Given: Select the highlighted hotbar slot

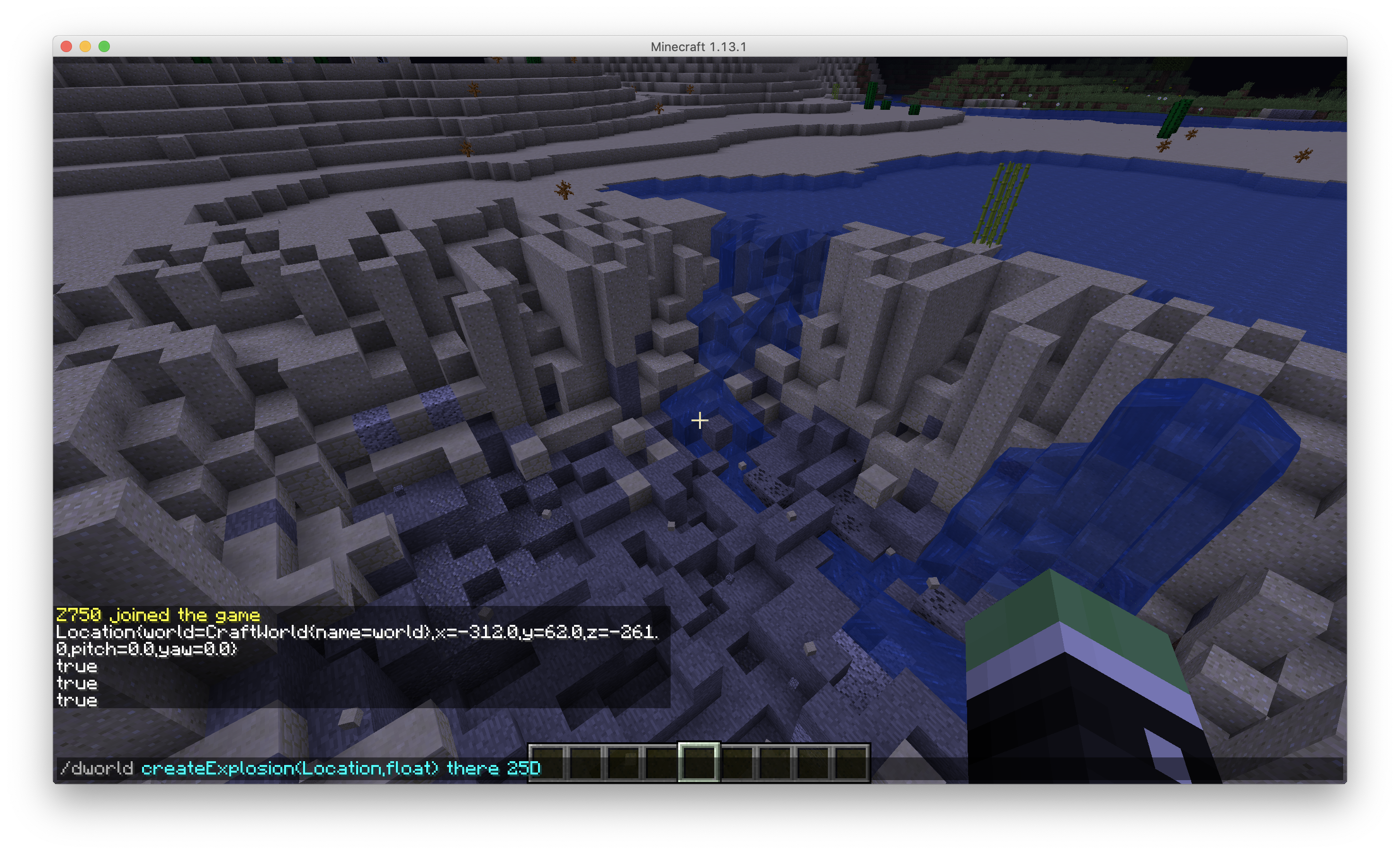Looking at the screenshot, I should click(699, 762).
